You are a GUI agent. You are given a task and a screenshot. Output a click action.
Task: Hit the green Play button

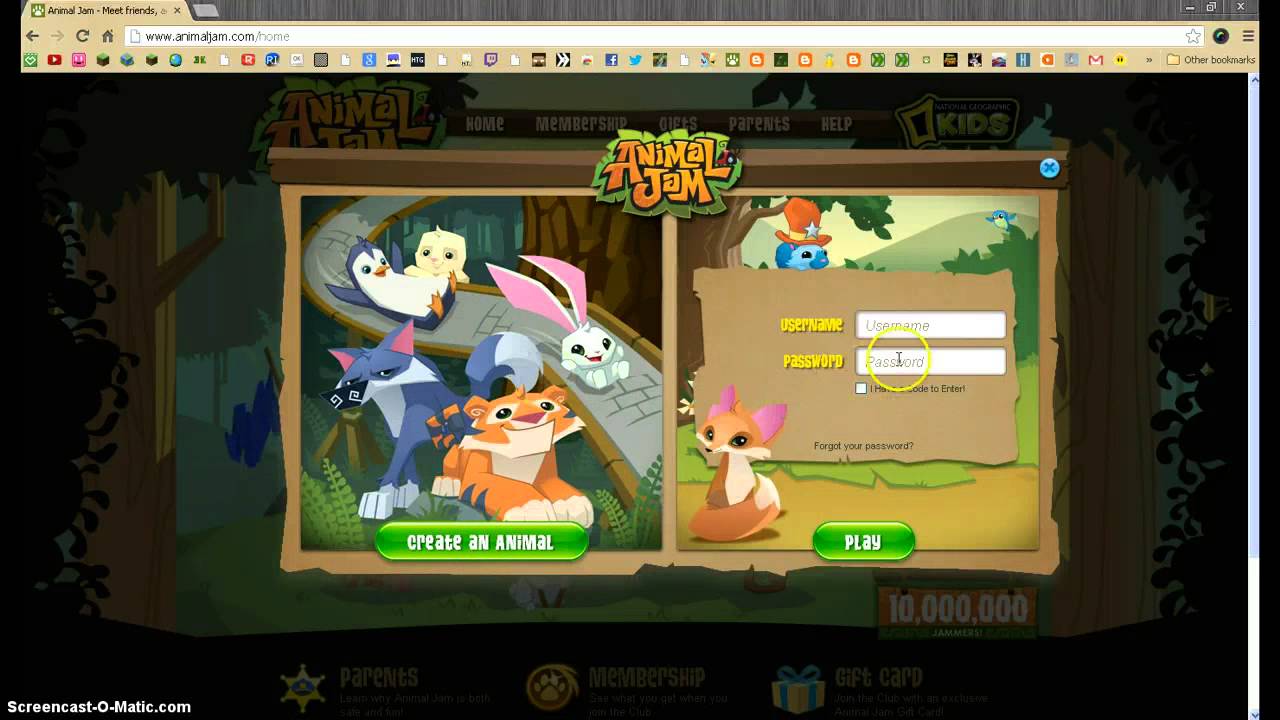point(863,542)
